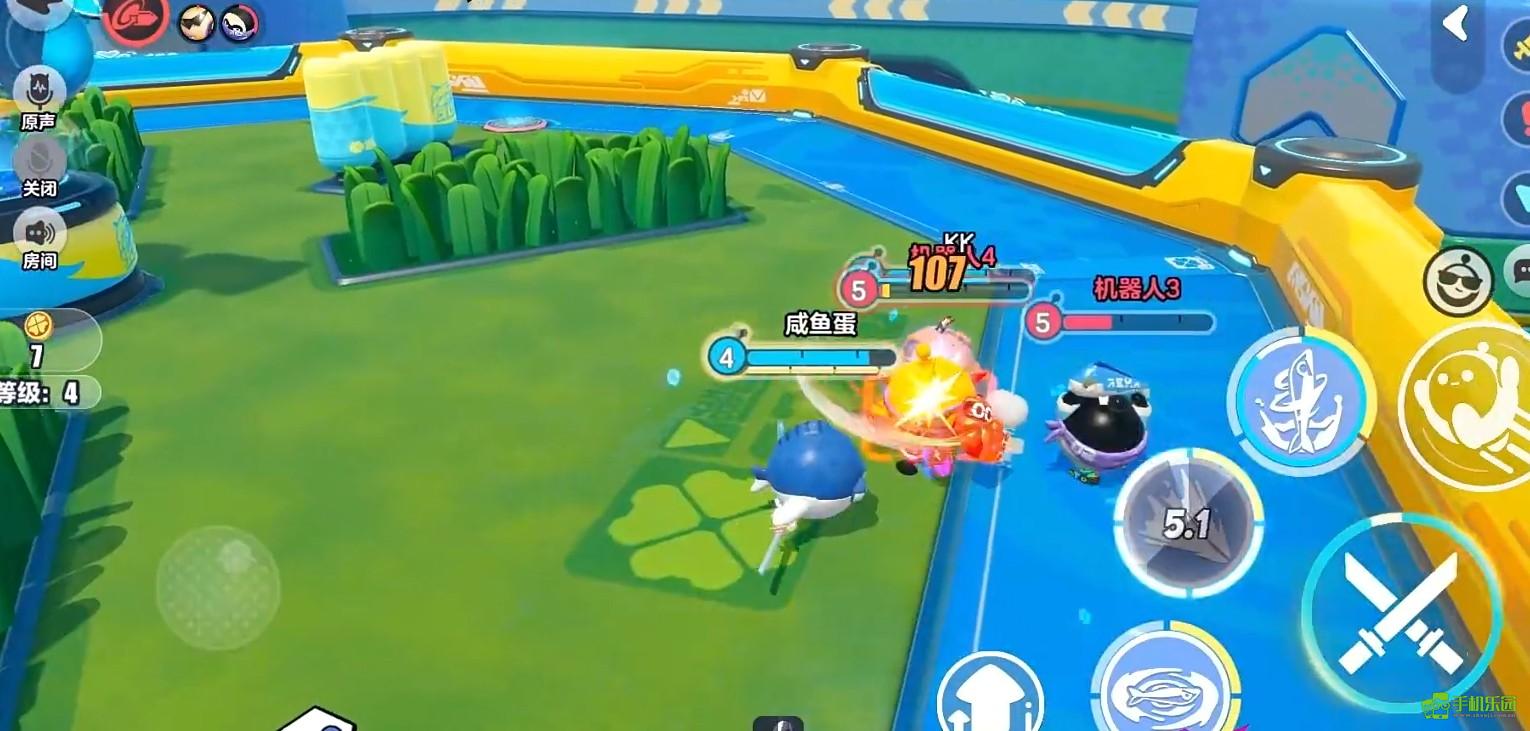Touch the virtual movement joystick
Viewport: 1530px width, 731px height.
218,587
